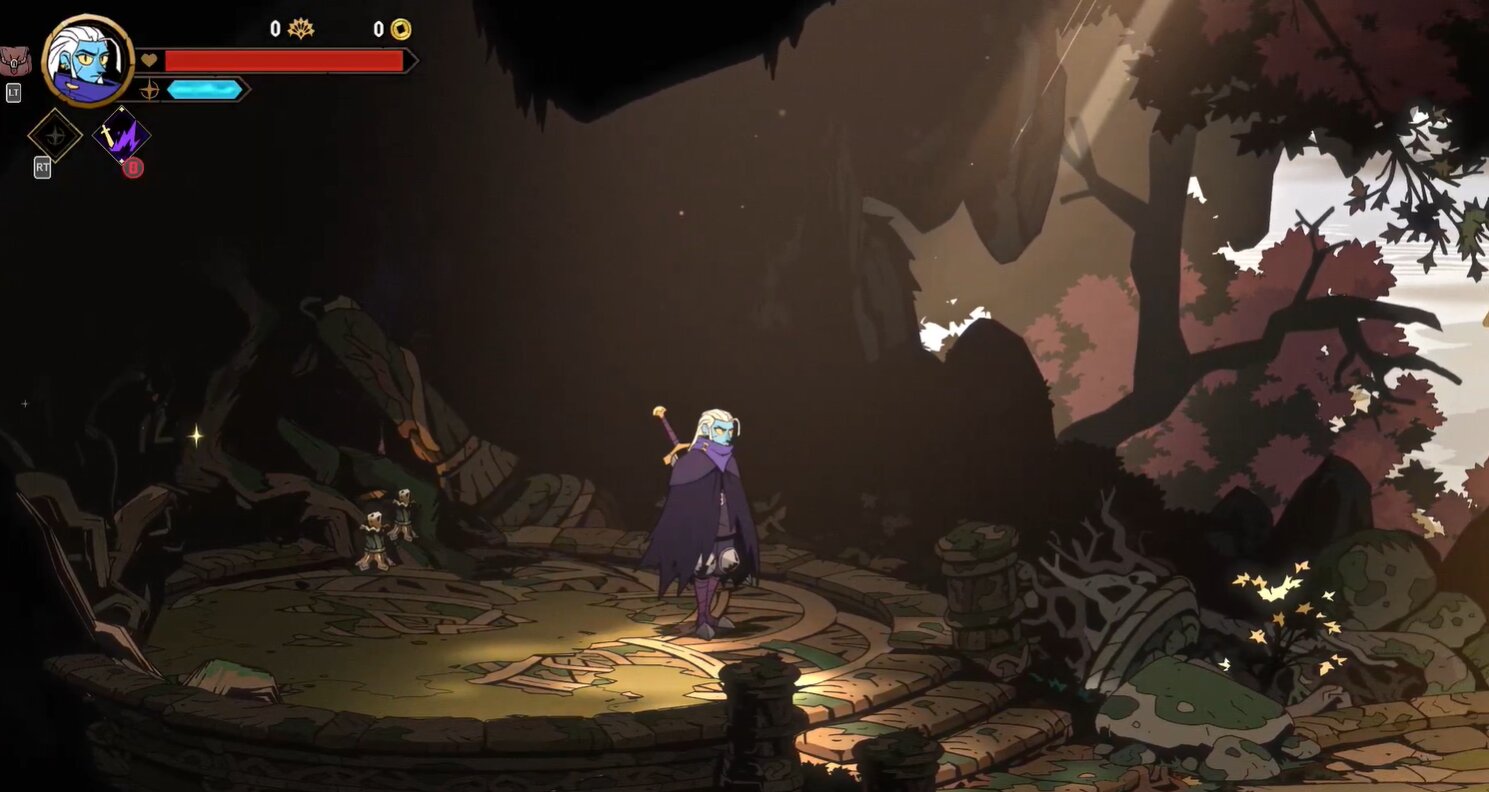Activate the purple sword slash ability
Viewport: 1489px width, 792px height.
click(x=121, y=136)
